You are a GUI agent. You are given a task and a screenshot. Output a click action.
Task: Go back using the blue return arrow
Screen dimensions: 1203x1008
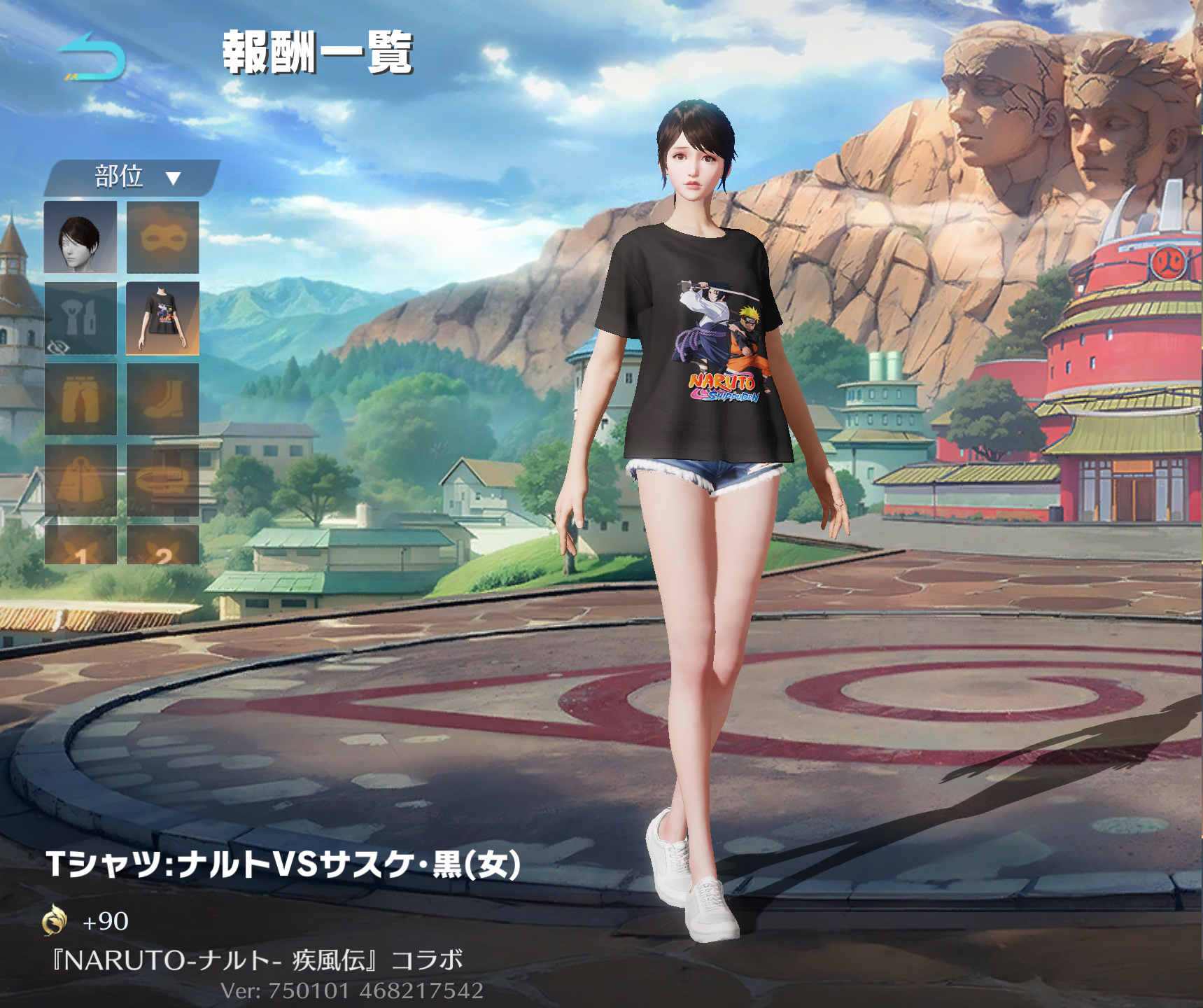92,56
